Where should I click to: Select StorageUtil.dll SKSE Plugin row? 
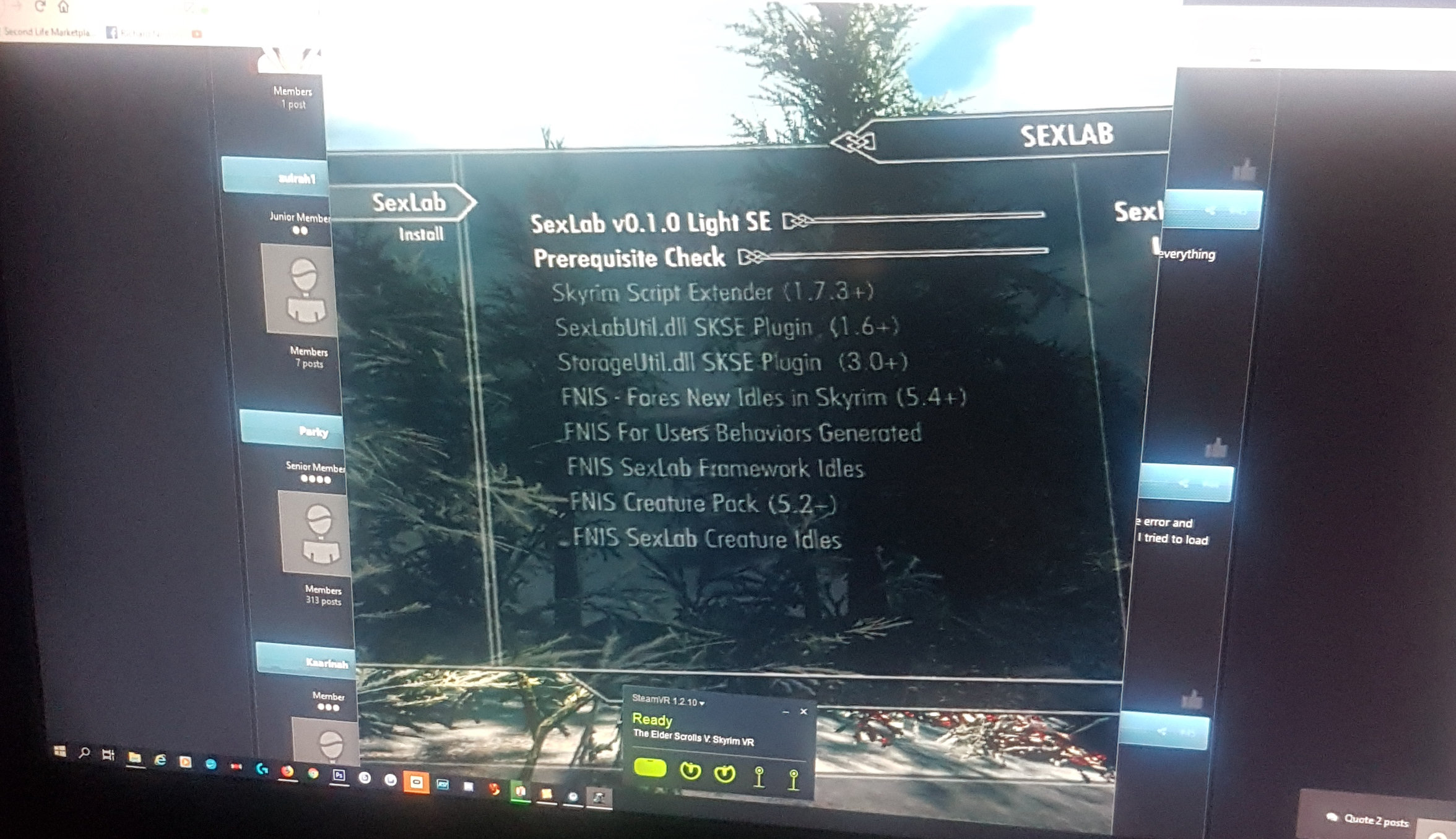[x=732, y=362]
